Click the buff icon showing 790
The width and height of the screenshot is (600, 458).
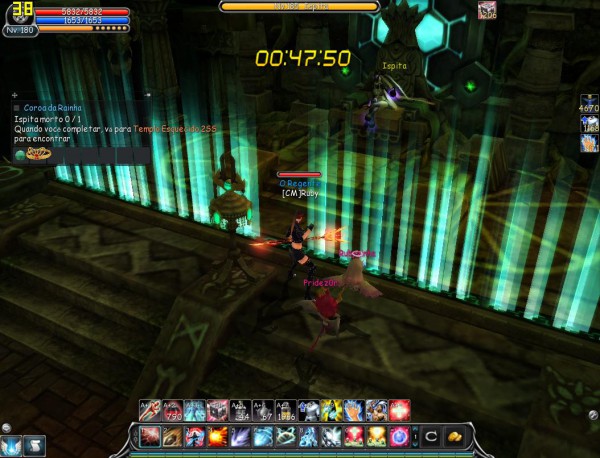click(172, 409)
